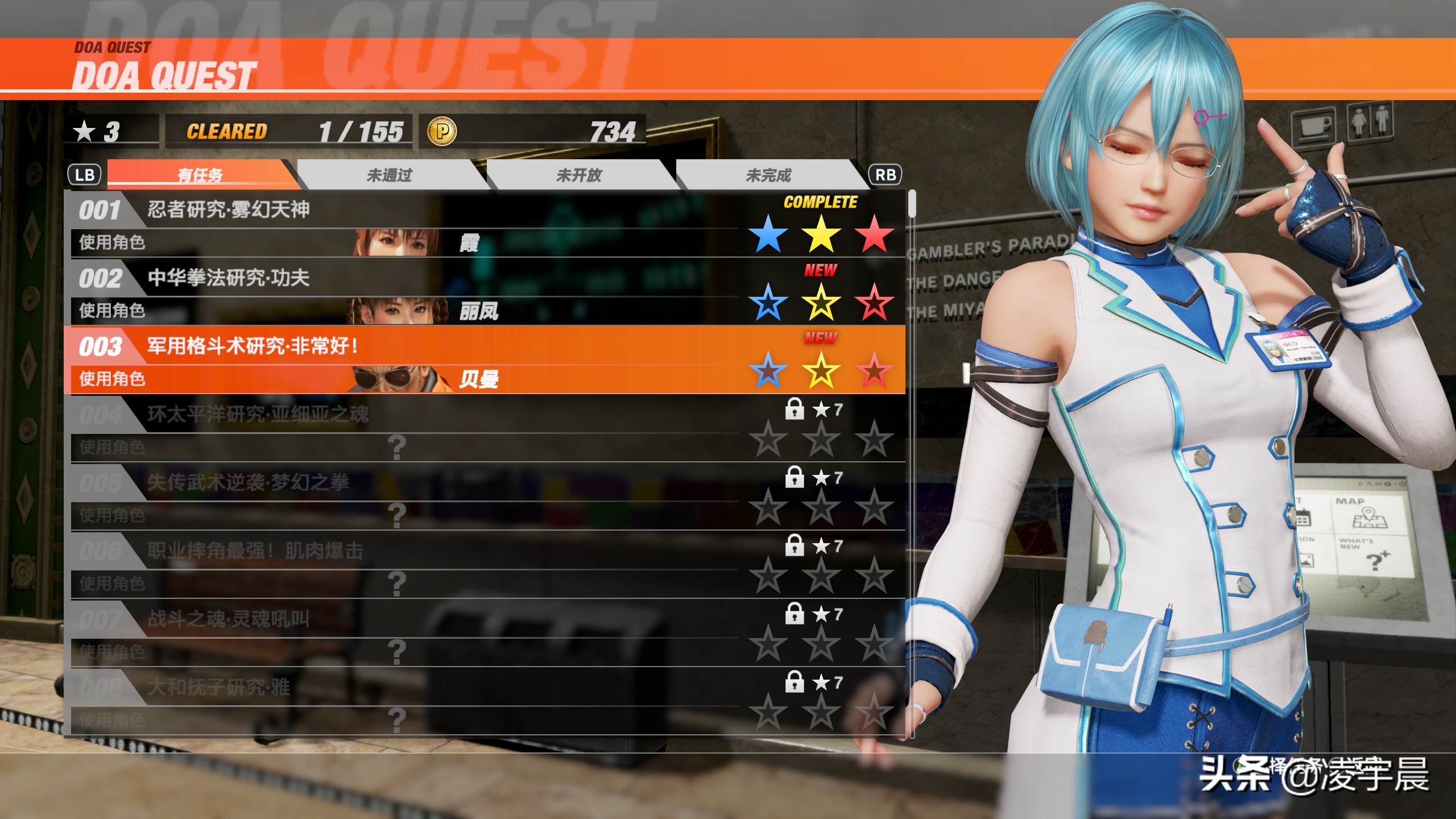This screenshot has width=1456, height=819.
Task: Select locked quest 008 大和抚子研究·雅
Action: 398,701
